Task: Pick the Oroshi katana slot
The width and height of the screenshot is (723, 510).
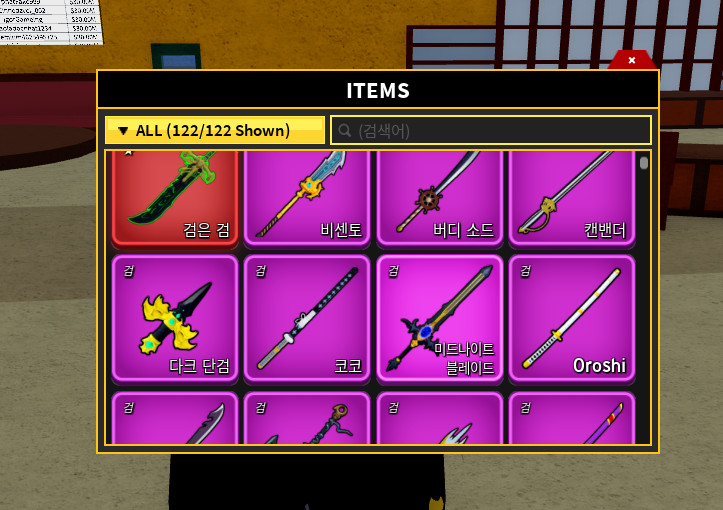Action: point(572,318)
